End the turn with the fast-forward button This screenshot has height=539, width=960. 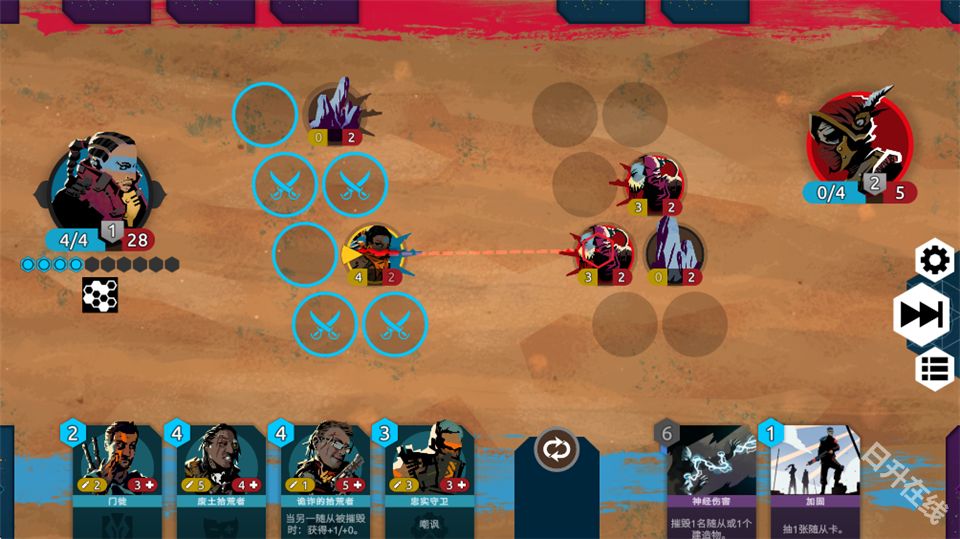[x=921, y=315]
